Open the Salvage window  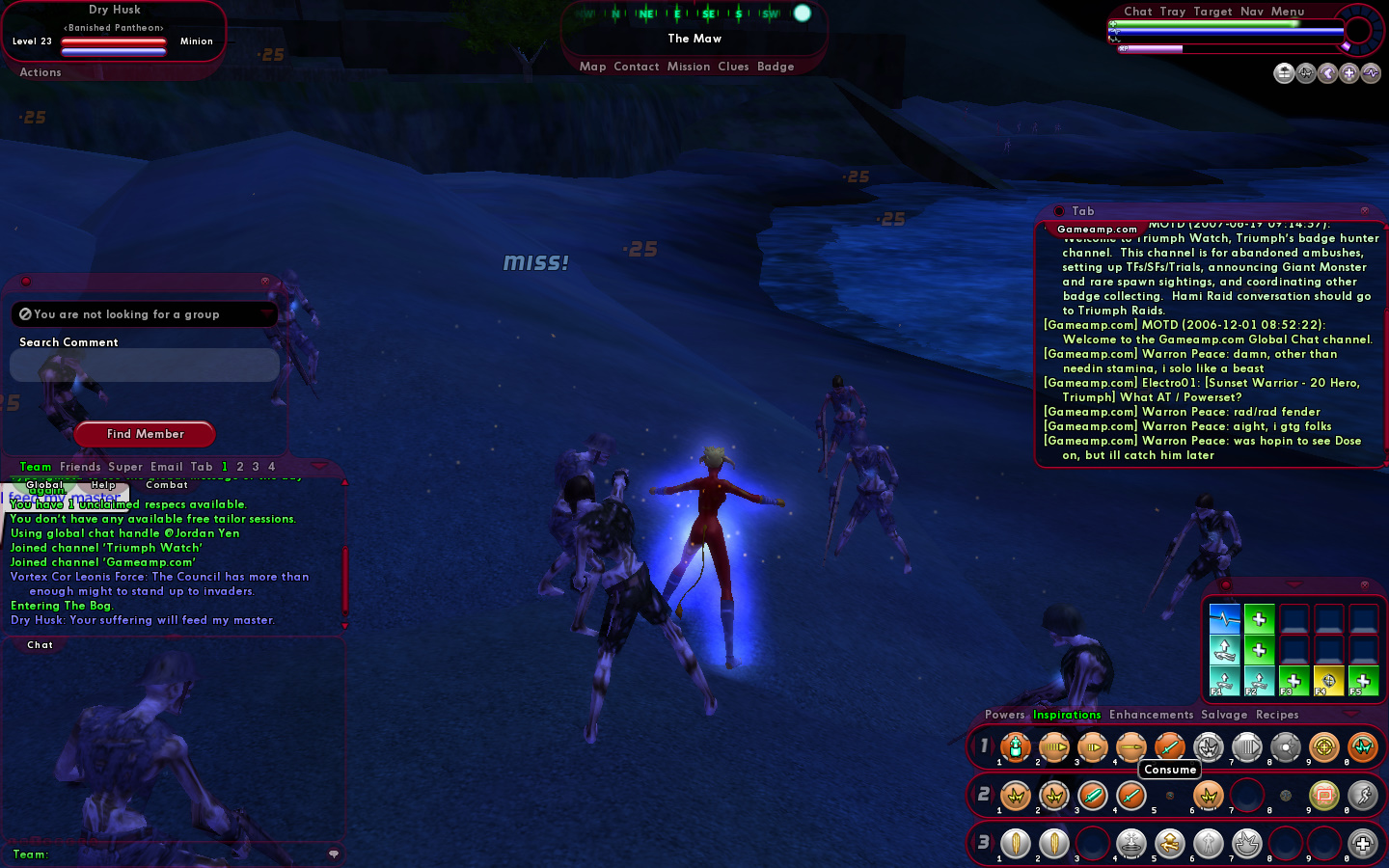(x=1224, y=715)
